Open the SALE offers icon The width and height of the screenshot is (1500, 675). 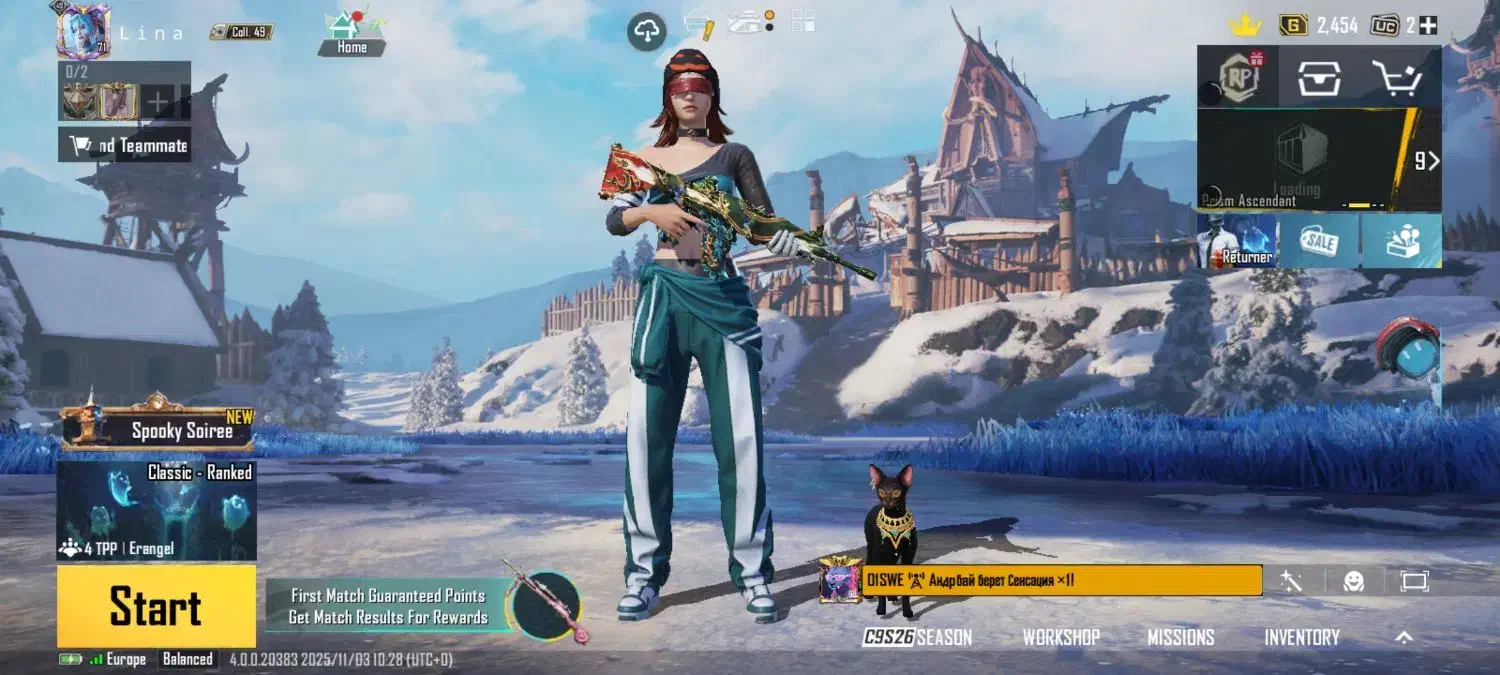1318,241
